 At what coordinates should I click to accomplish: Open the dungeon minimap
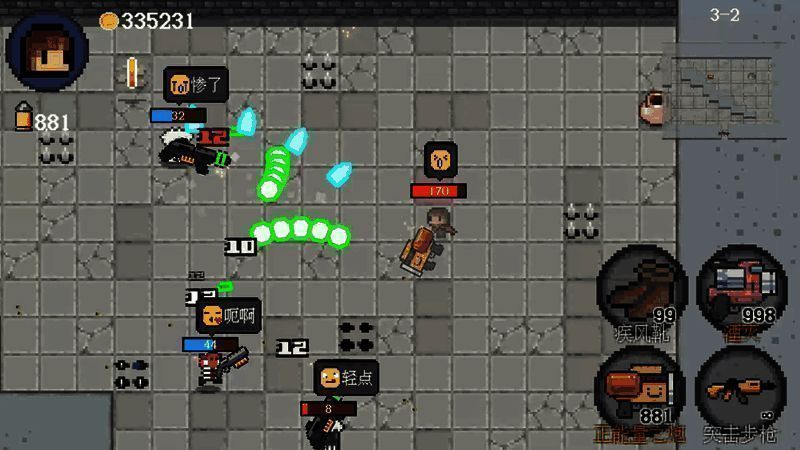(x=725, y=90)
